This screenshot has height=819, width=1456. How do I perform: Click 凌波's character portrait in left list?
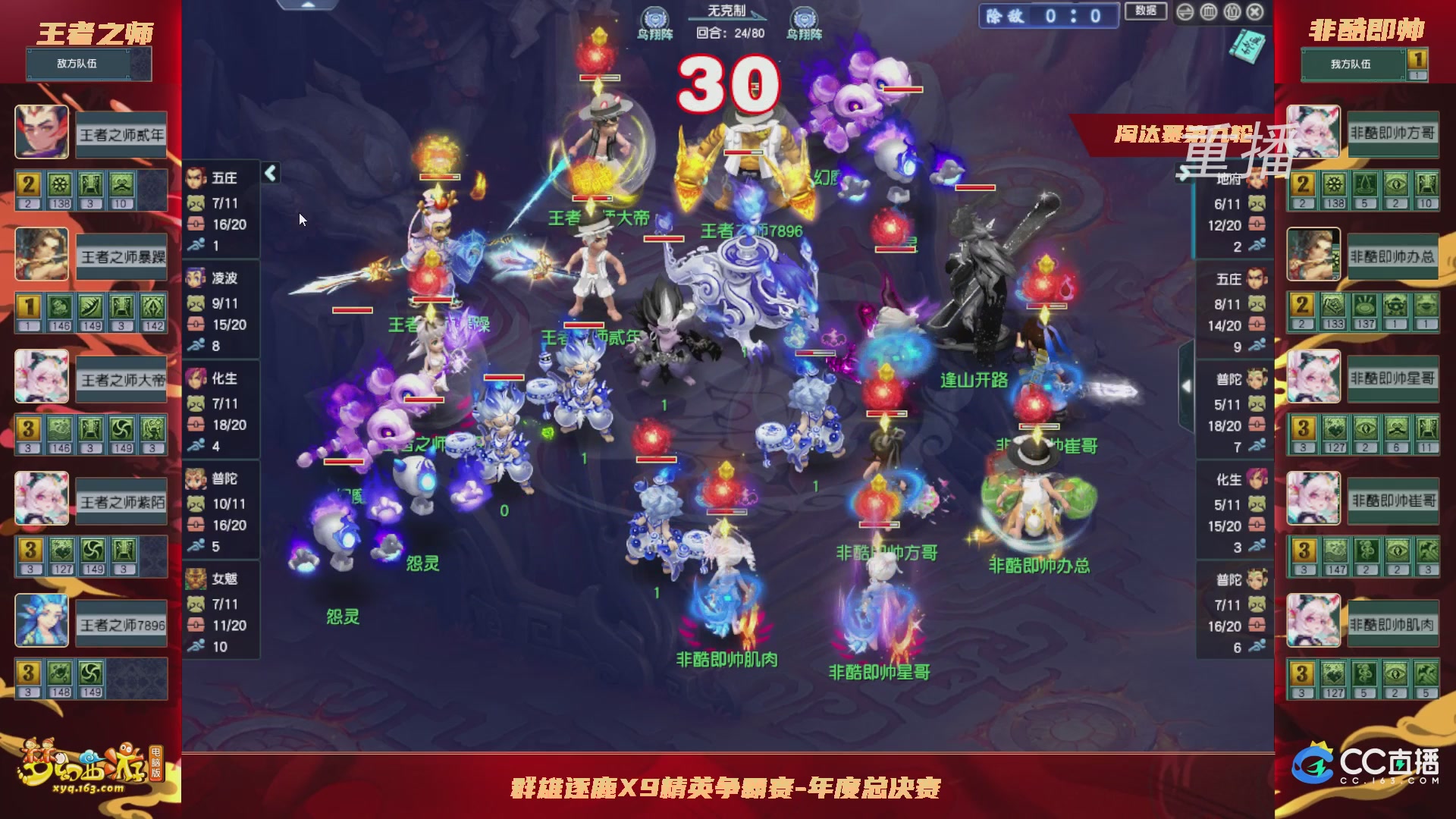(196, 278)
